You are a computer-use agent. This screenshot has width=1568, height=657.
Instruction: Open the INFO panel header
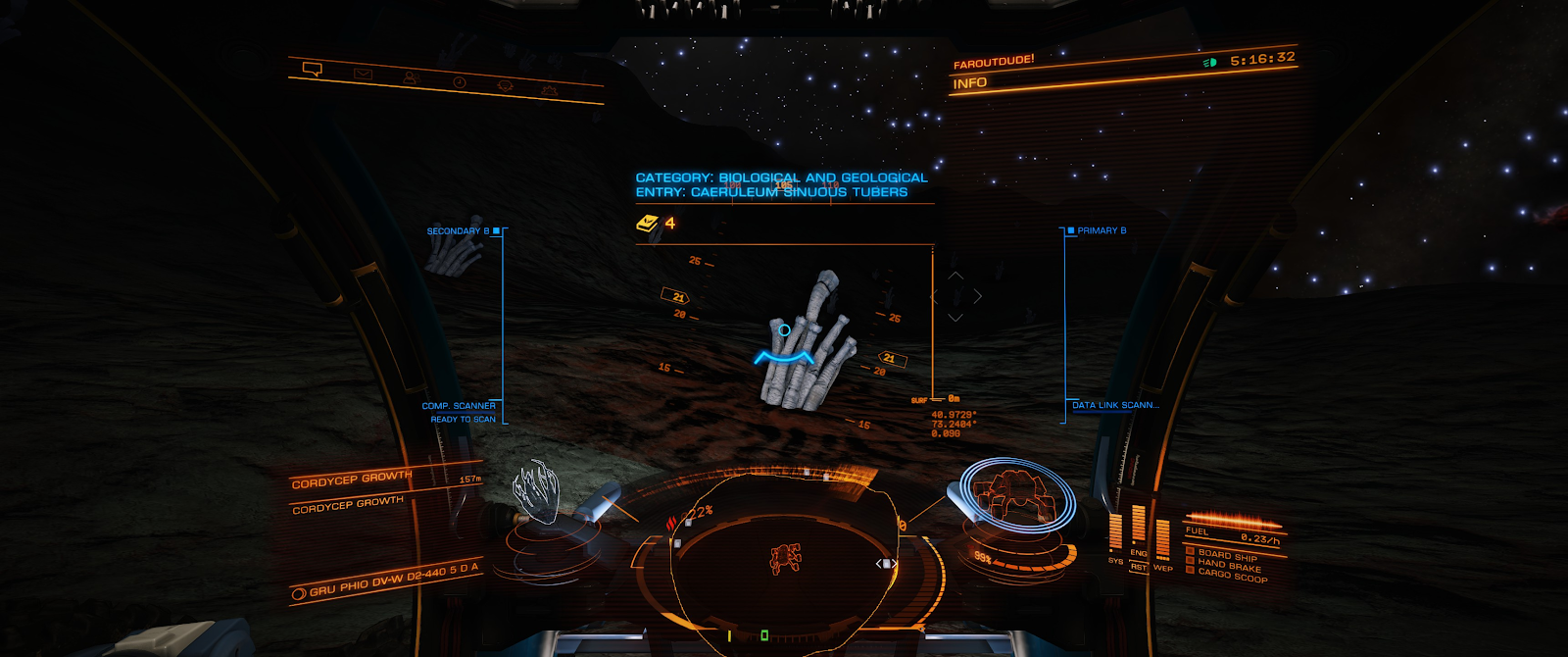coord(970,83)
